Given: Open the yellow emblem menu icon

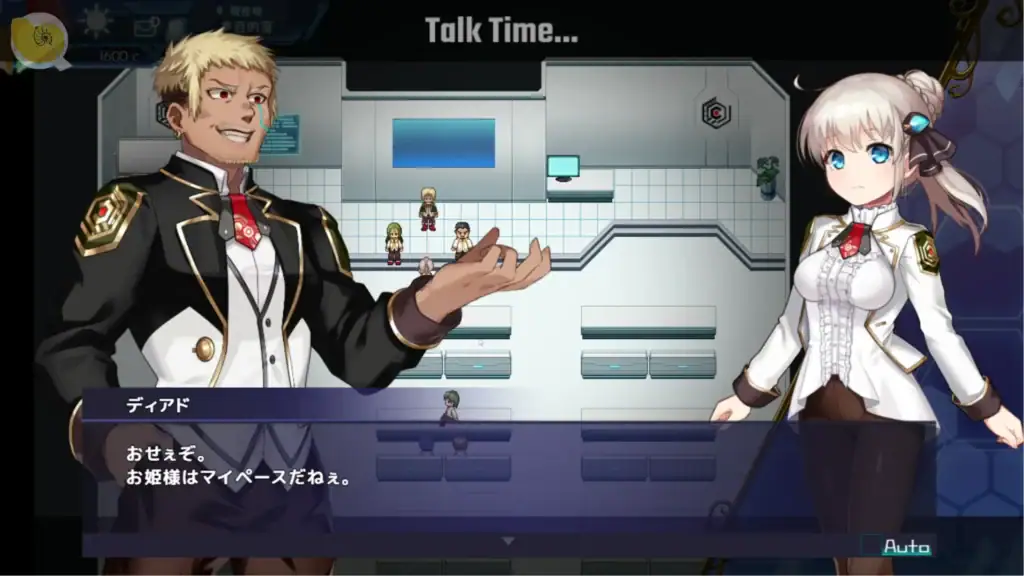Looking at the screenshot, I should click(39, 38).
